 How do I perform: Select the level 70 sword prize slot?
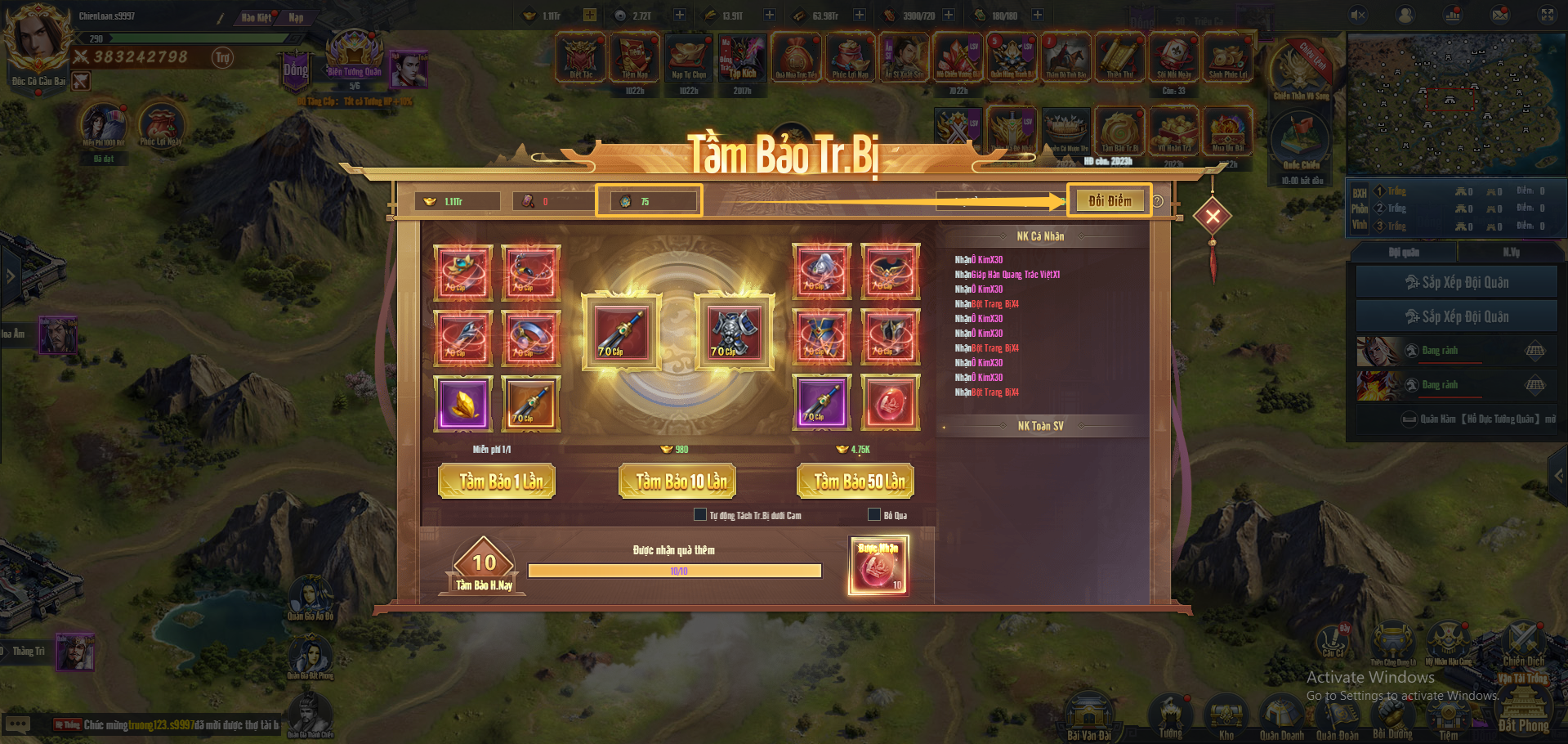622,333
